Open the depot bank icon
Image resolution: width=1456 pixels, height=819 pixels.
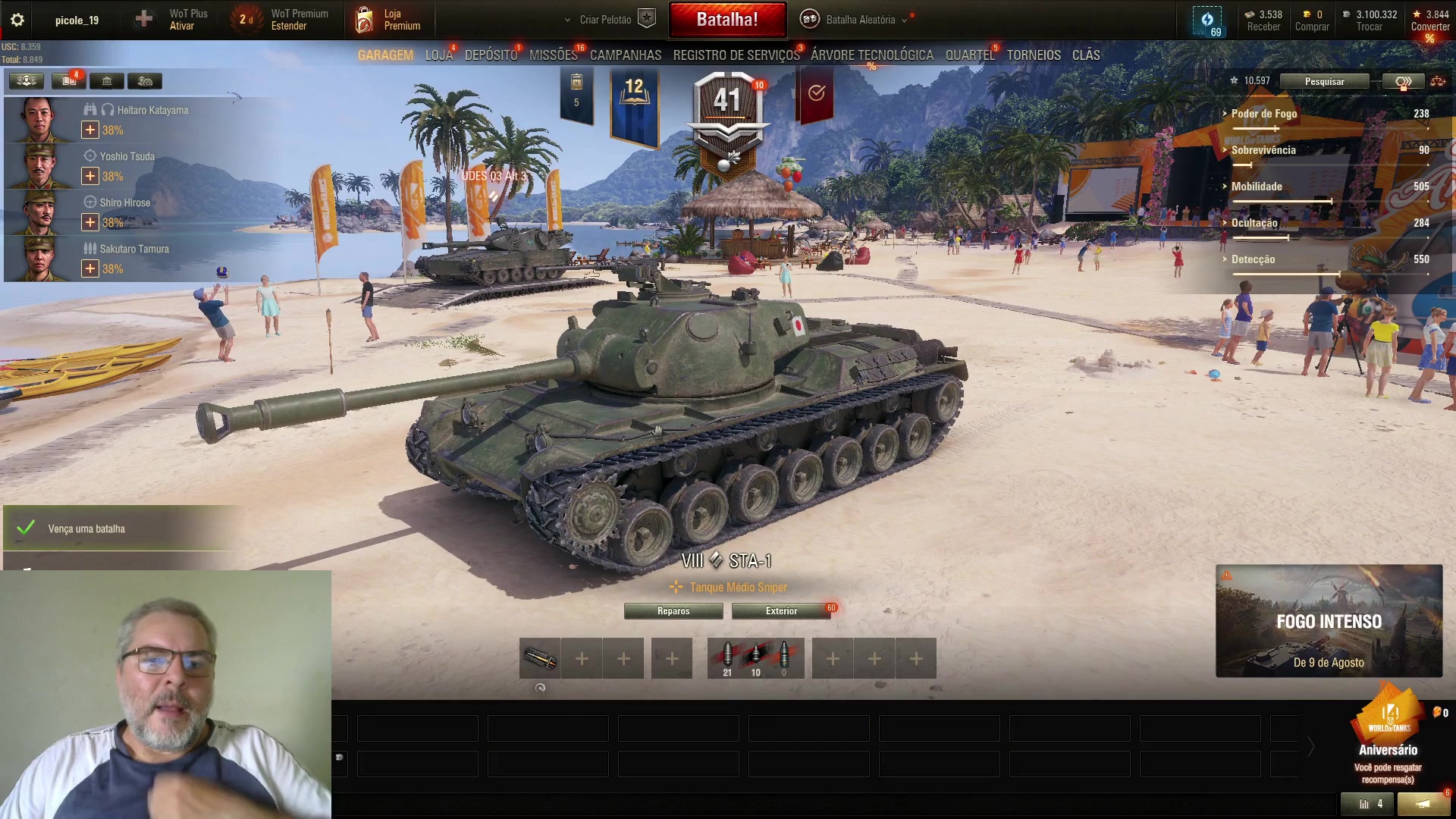click(106, 81)
